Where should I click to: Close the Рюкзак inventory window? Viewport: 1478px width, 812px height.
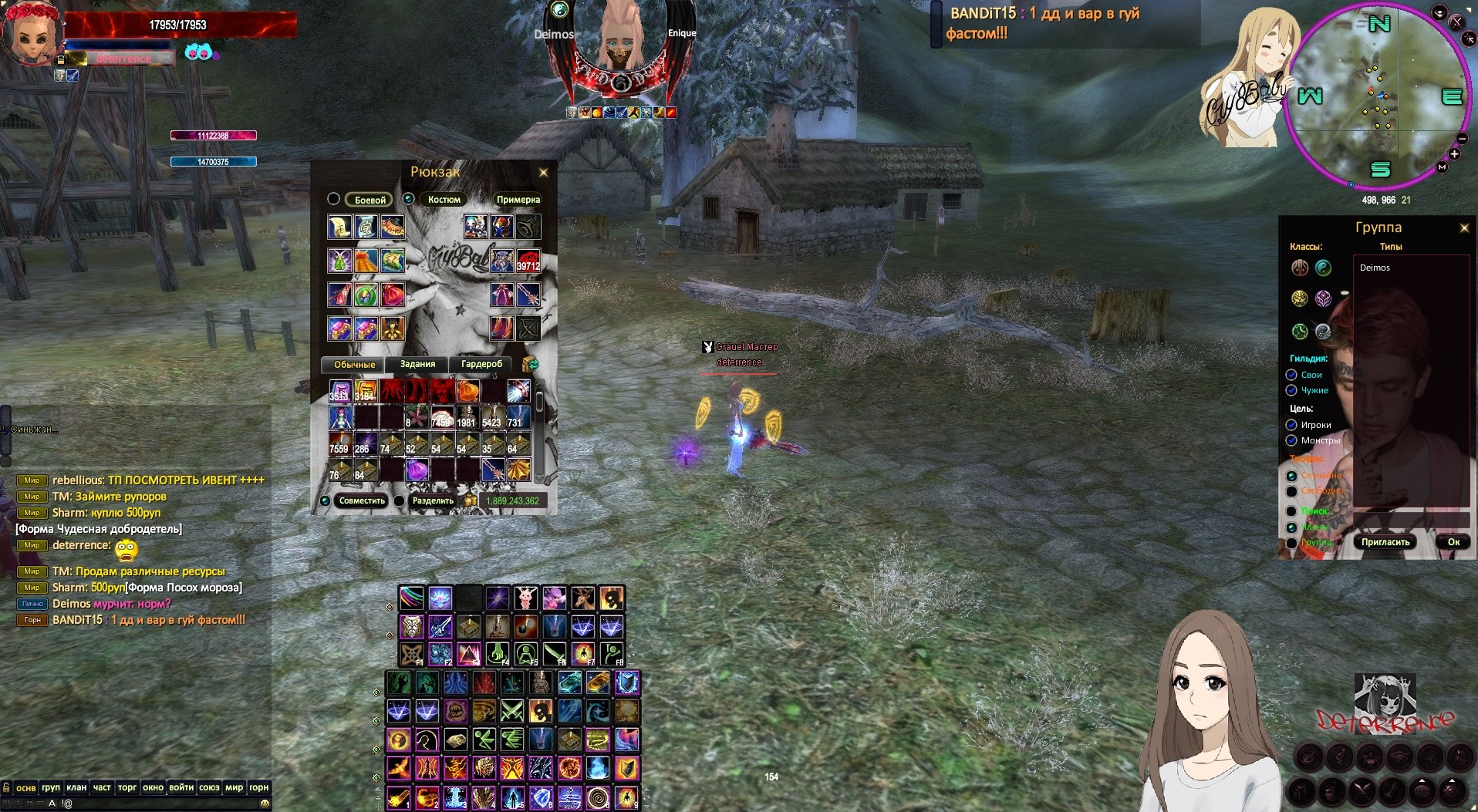543,173
